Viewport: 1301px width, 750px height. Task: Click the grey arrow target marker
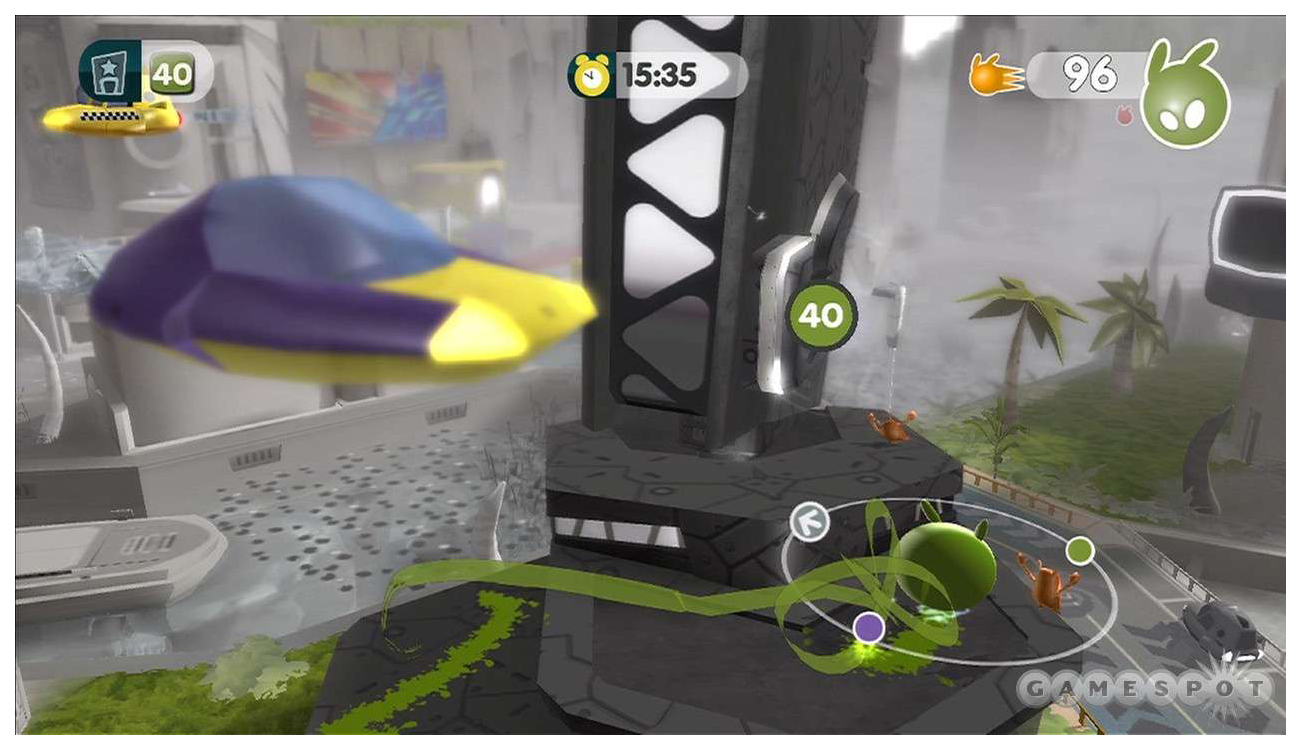click(x=809, y=522)
